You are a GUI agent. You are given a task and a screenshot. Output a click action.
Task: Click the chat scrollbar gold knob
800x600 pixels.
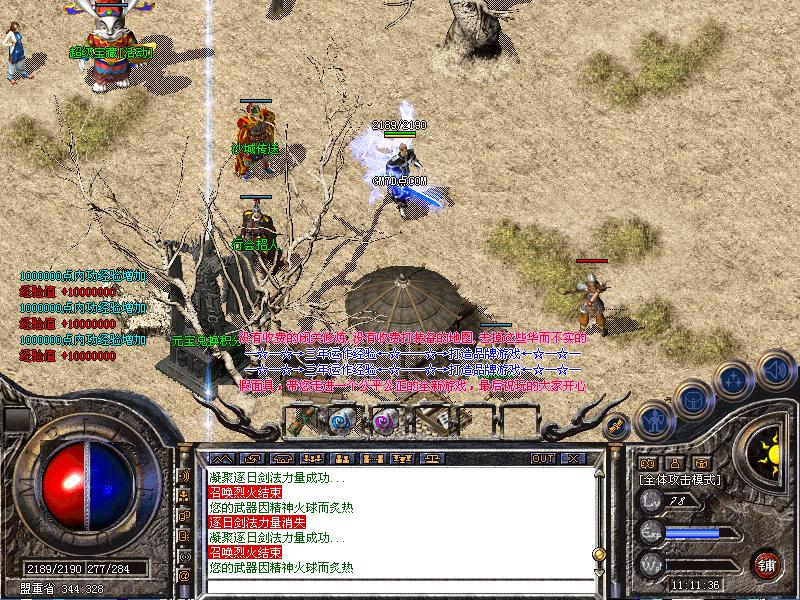click(598, 553)
